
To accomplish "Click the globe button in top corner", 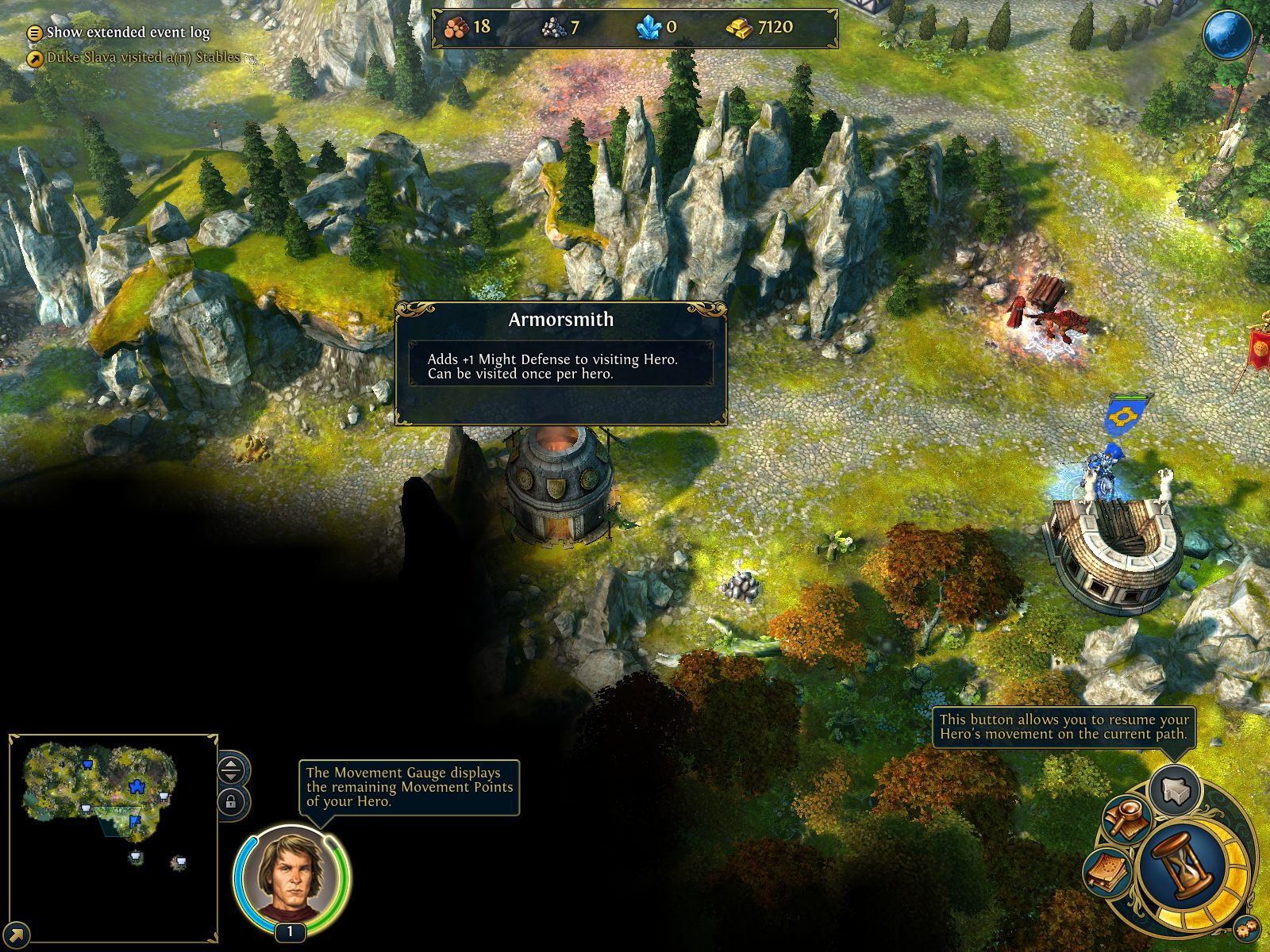I will pyautogui.click(x=1227, y=35).
